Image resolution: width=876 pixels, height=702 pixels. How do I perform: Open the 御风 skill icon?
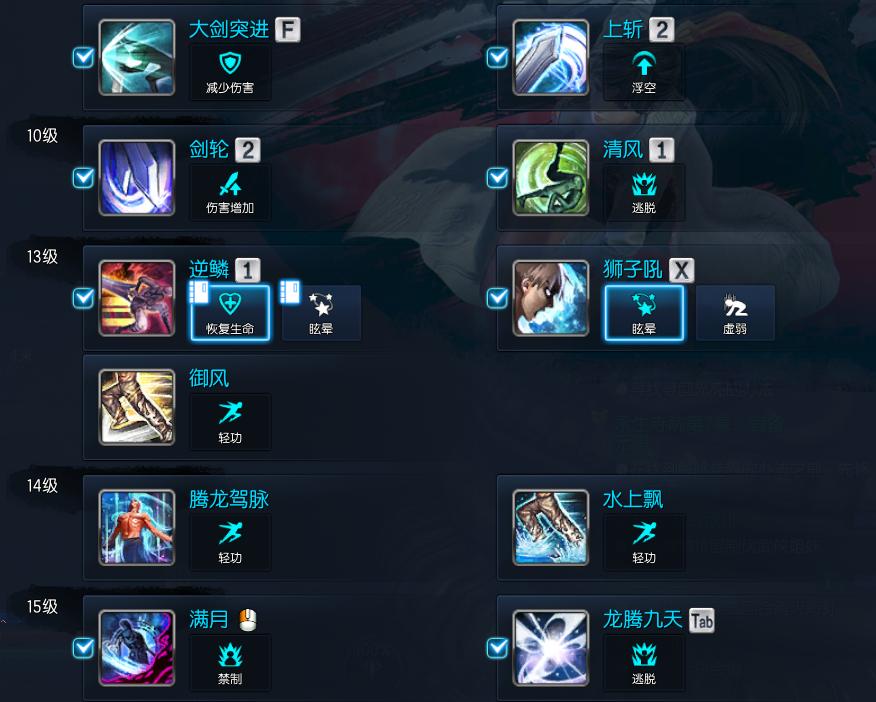pyautogui.click(x=137, y=407)
